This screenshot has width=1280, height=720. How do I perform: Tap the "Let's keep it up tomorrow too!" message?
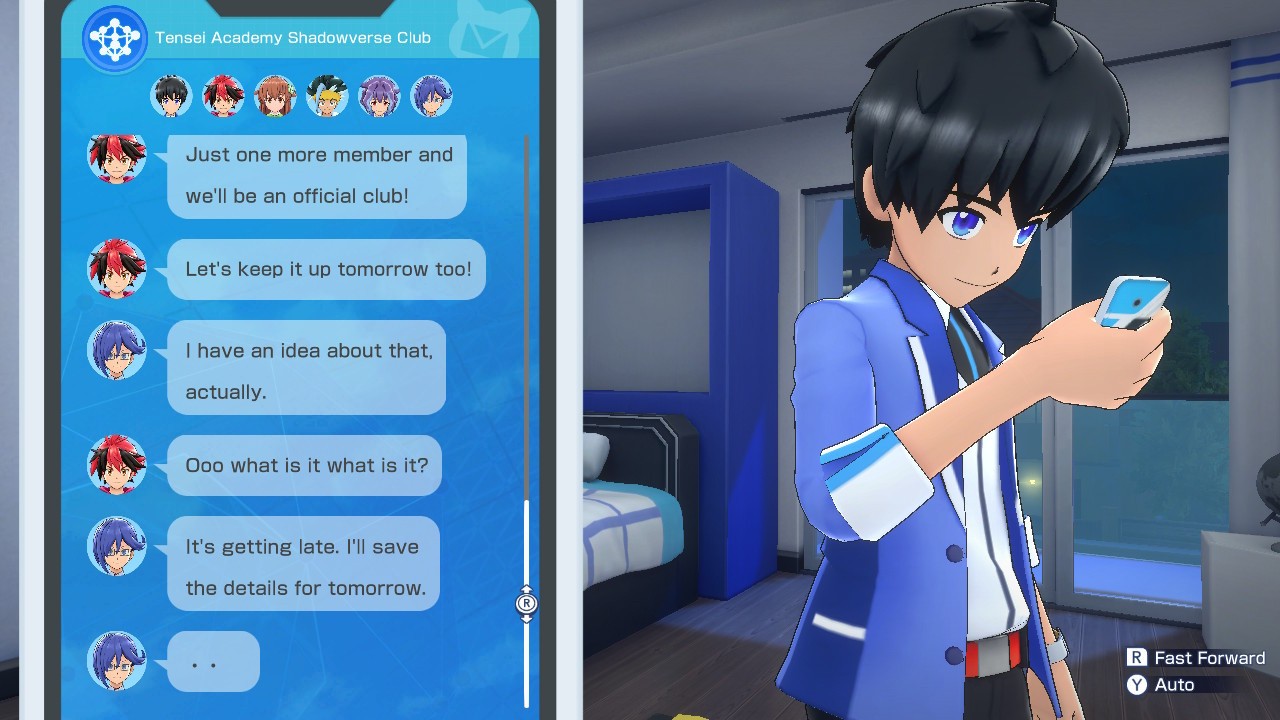pyautogui.click(x=326, y=269)
